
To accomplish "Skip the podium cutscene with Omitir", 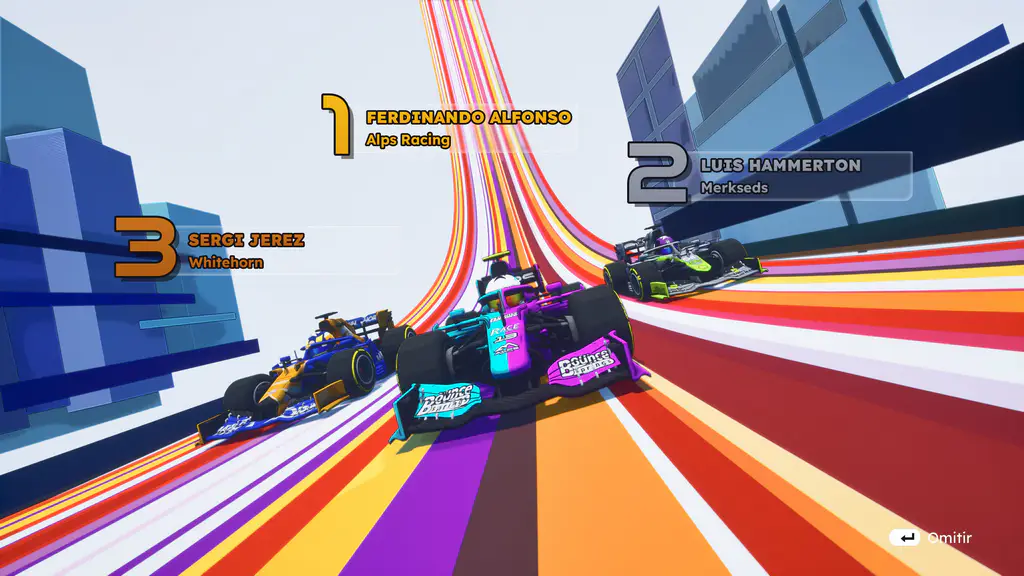I will 931,538.
